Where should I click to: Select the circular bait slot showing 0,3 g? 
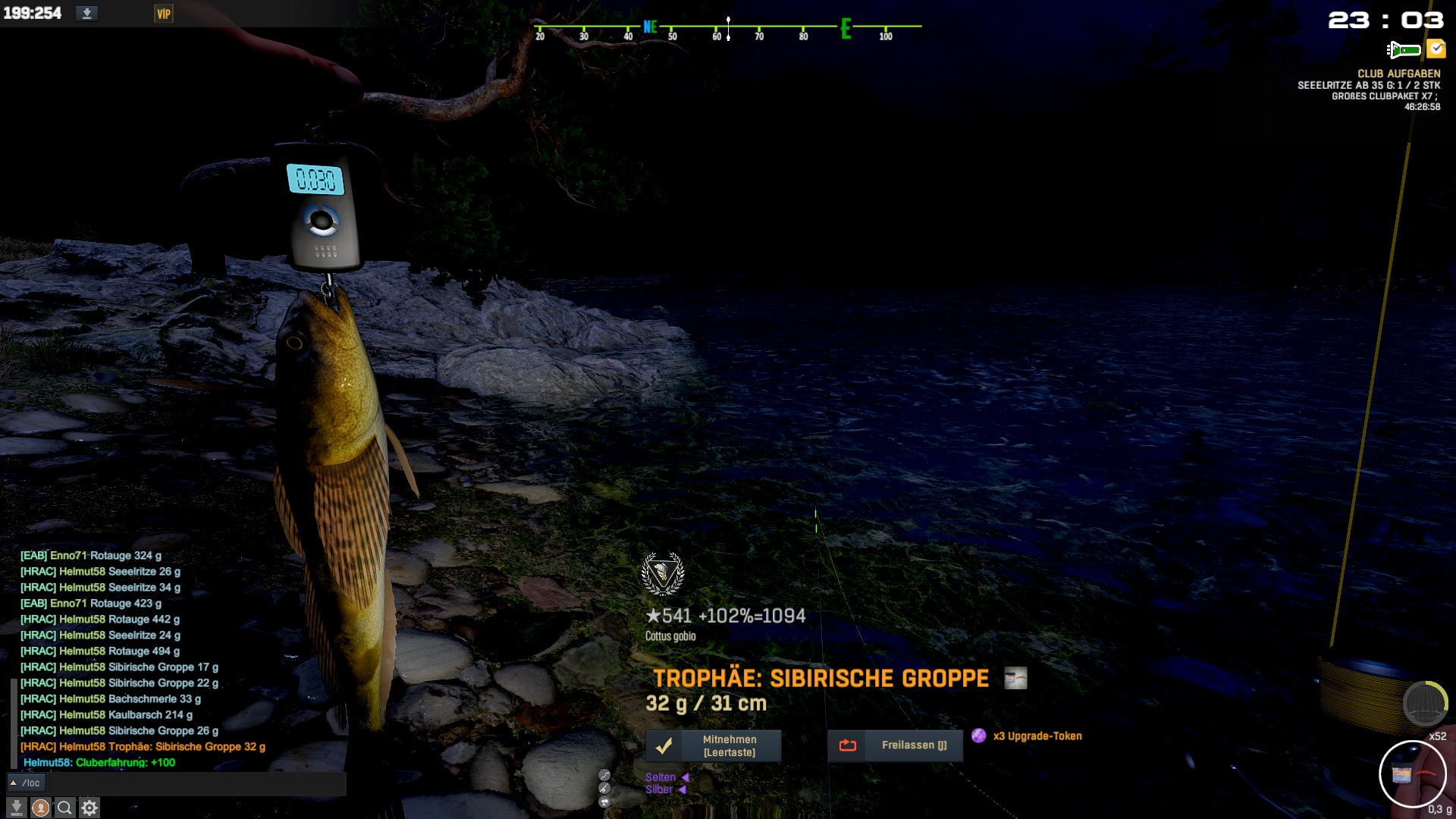tap(1412, 774)
